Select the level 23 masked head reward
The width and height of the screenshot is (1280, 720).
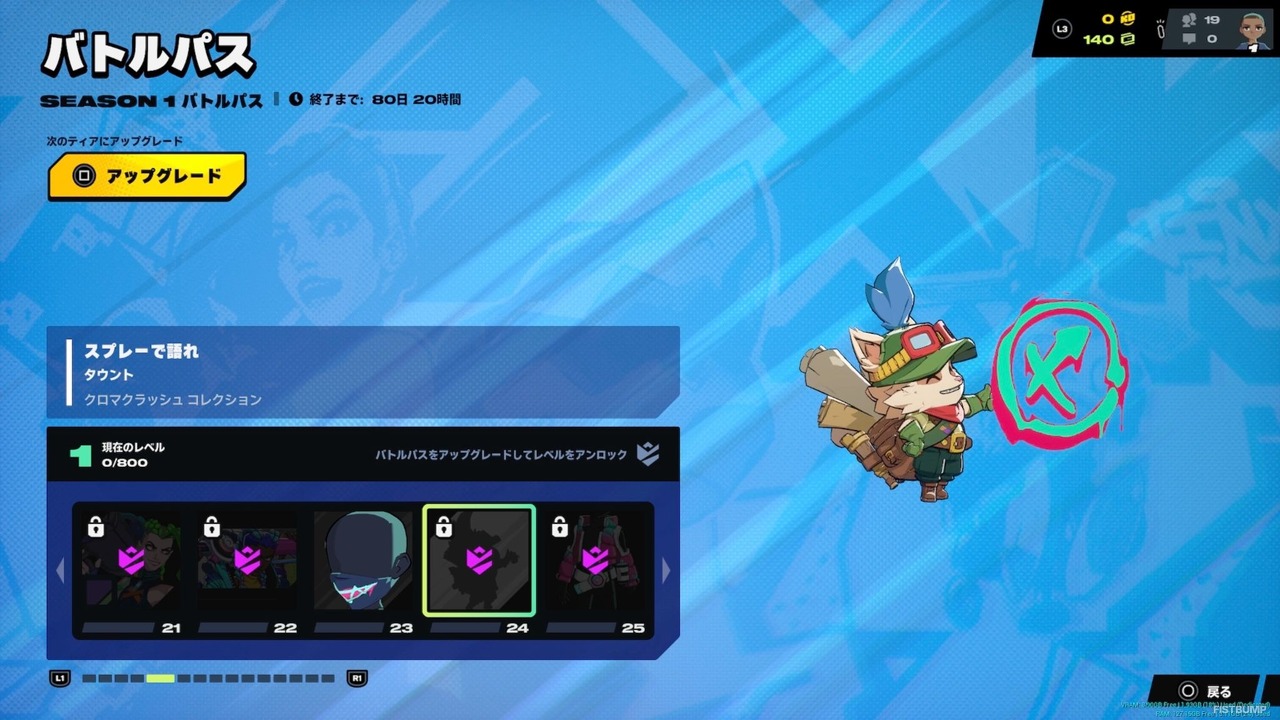tap(363, 562)
